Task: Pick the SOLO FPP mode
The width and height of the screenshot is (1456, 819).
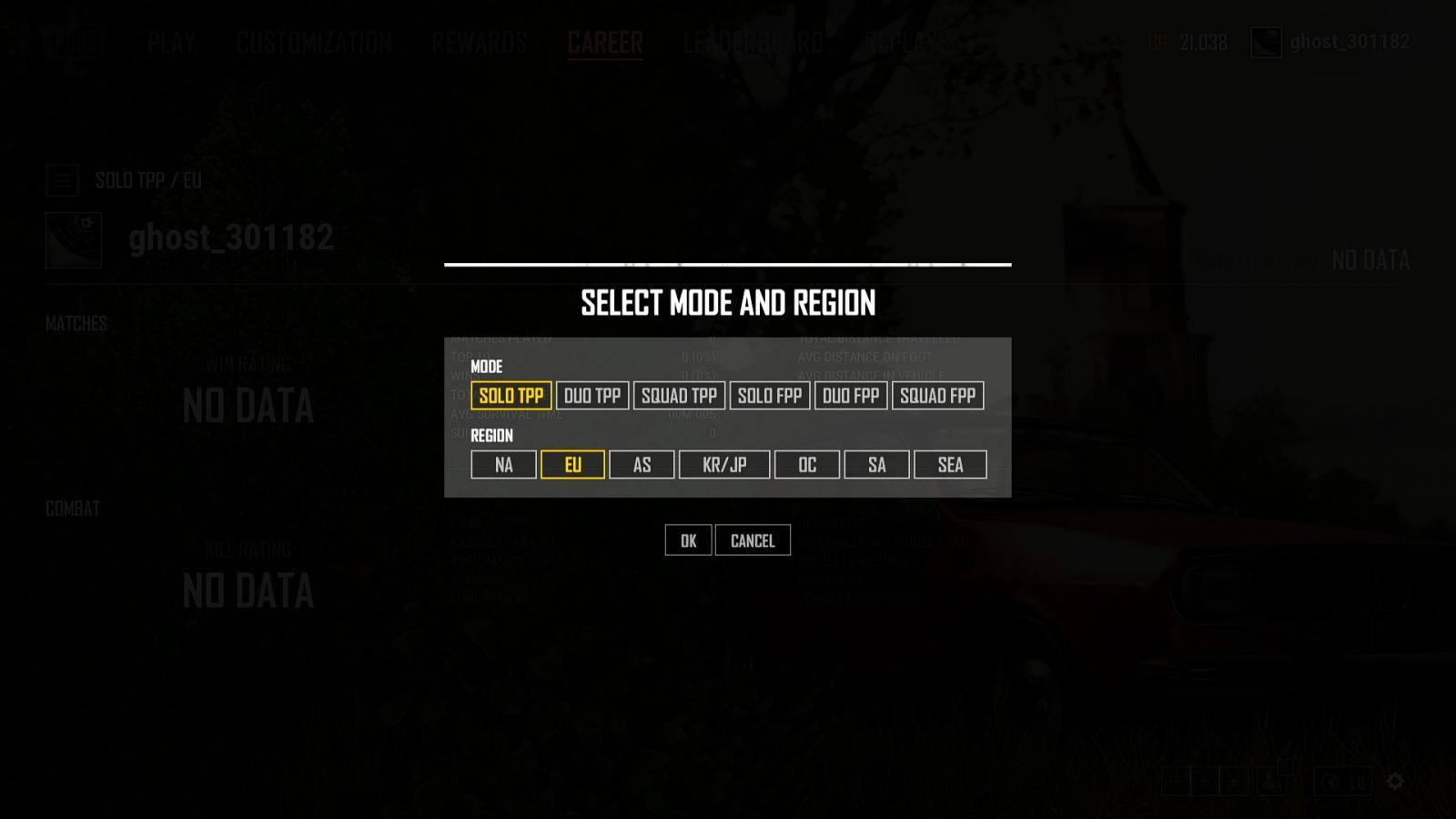Action: click(x=769, y=396)
